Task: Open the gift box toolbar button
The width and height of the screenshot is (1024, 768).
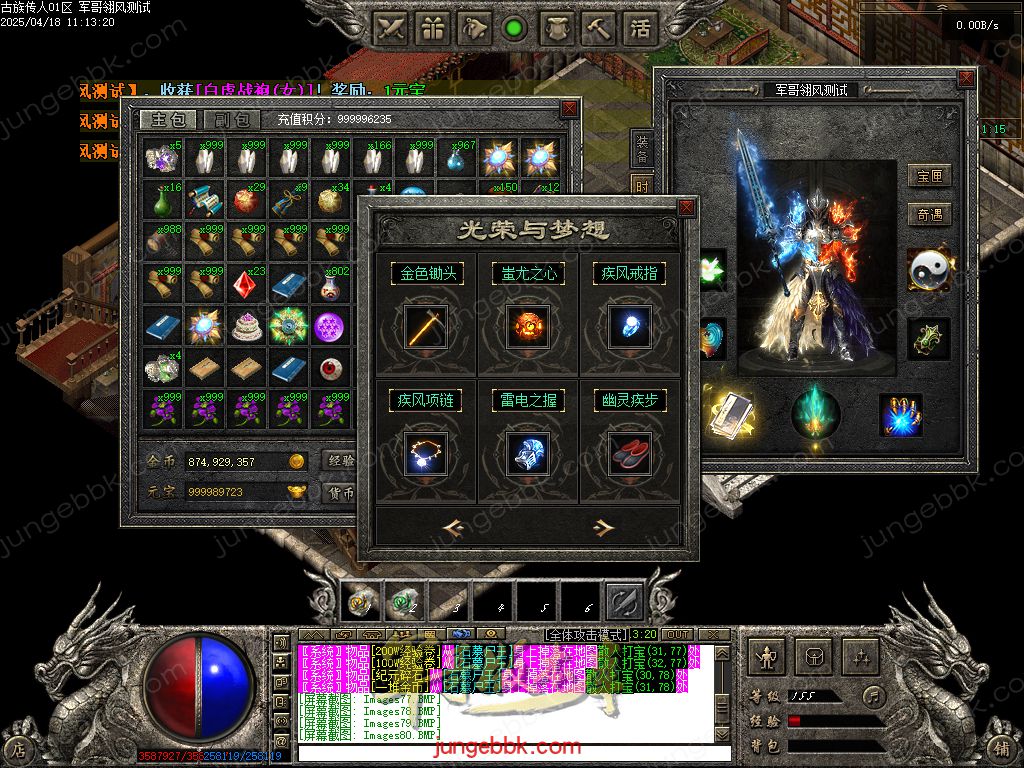Action: (433, 28)
